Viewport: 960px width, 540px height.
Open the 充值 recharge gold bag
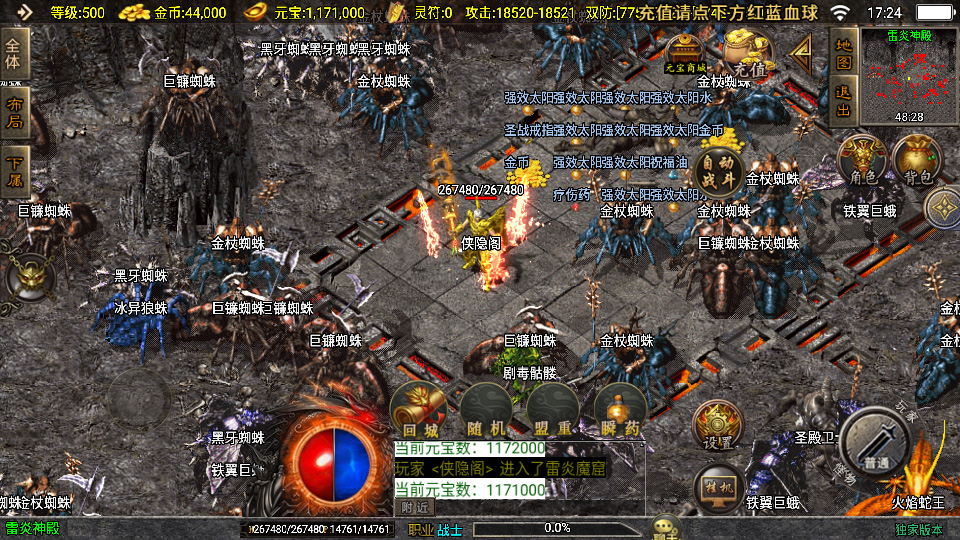coord(749,54)
